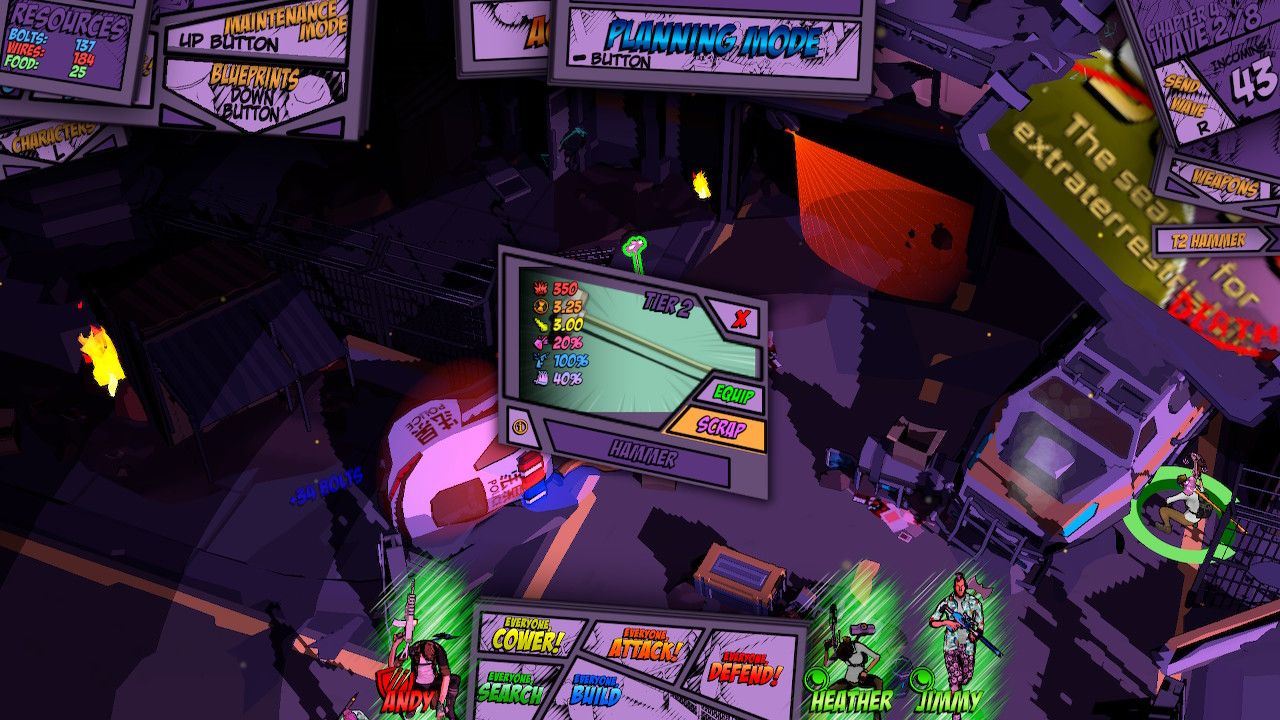Click the medal swing speed icon
The image size is (1280, 720).
pyautogui.click(x=541, y=306)
